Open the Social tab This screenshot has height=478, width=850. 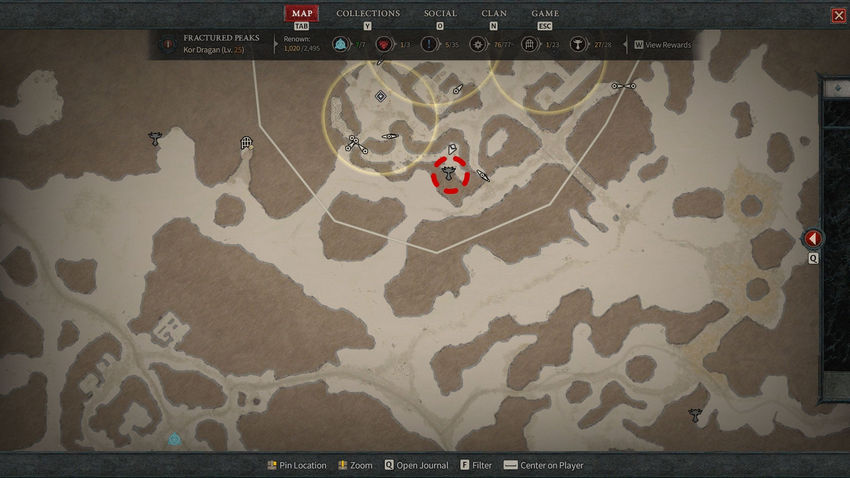click(x=440, y=14)
